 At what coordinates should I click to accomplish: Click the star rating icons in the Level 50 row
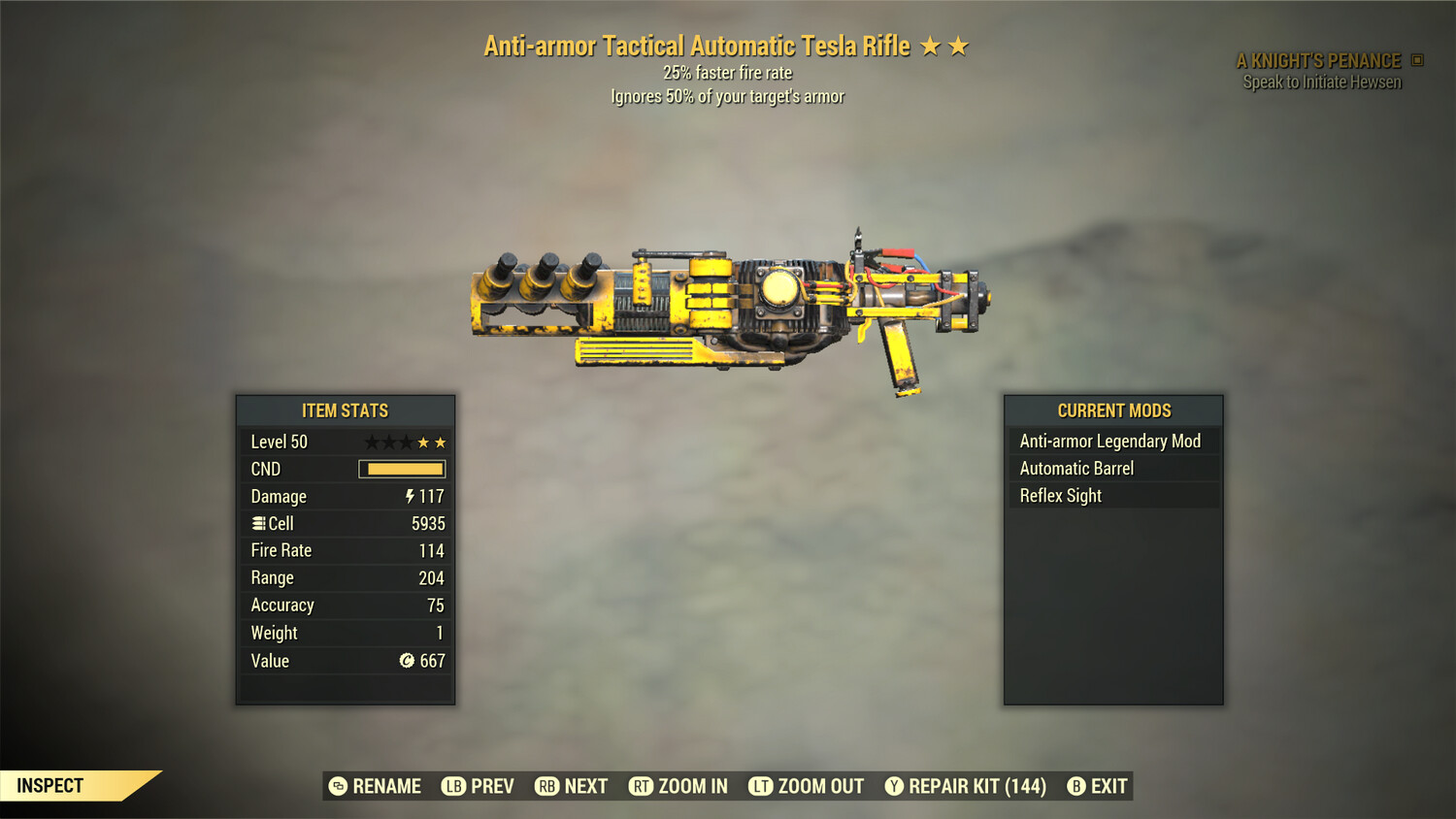point(404,442)
